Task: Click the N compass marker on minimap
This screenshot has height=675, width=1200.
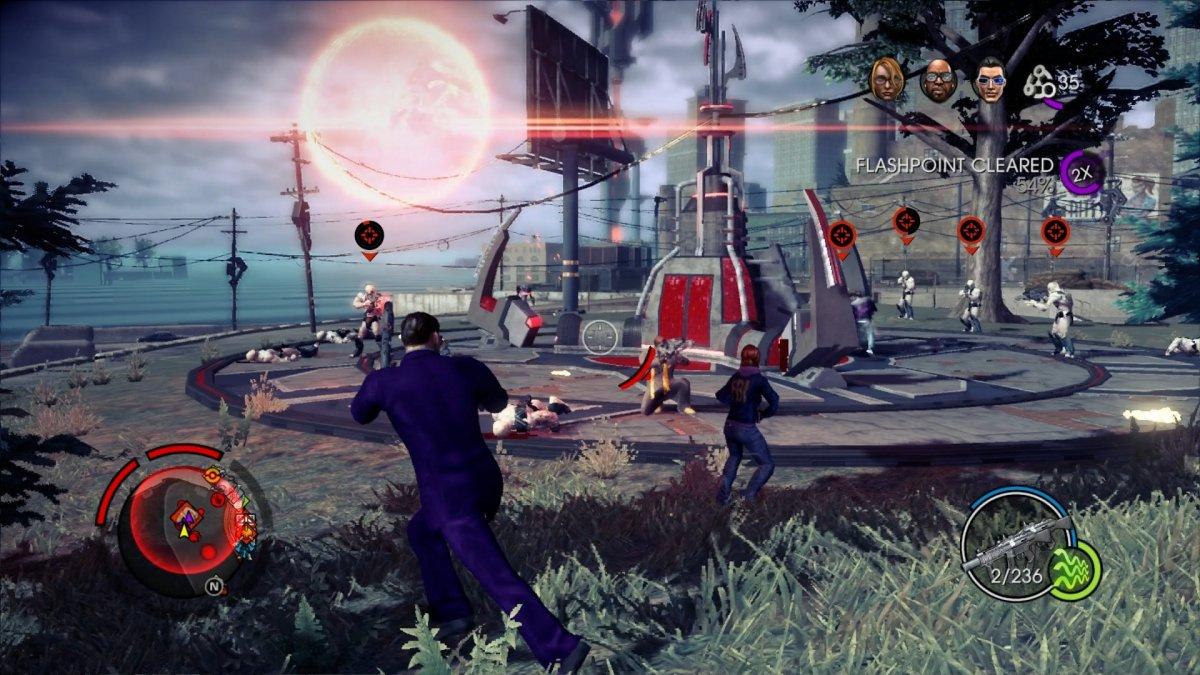Action: coord(214,584)
